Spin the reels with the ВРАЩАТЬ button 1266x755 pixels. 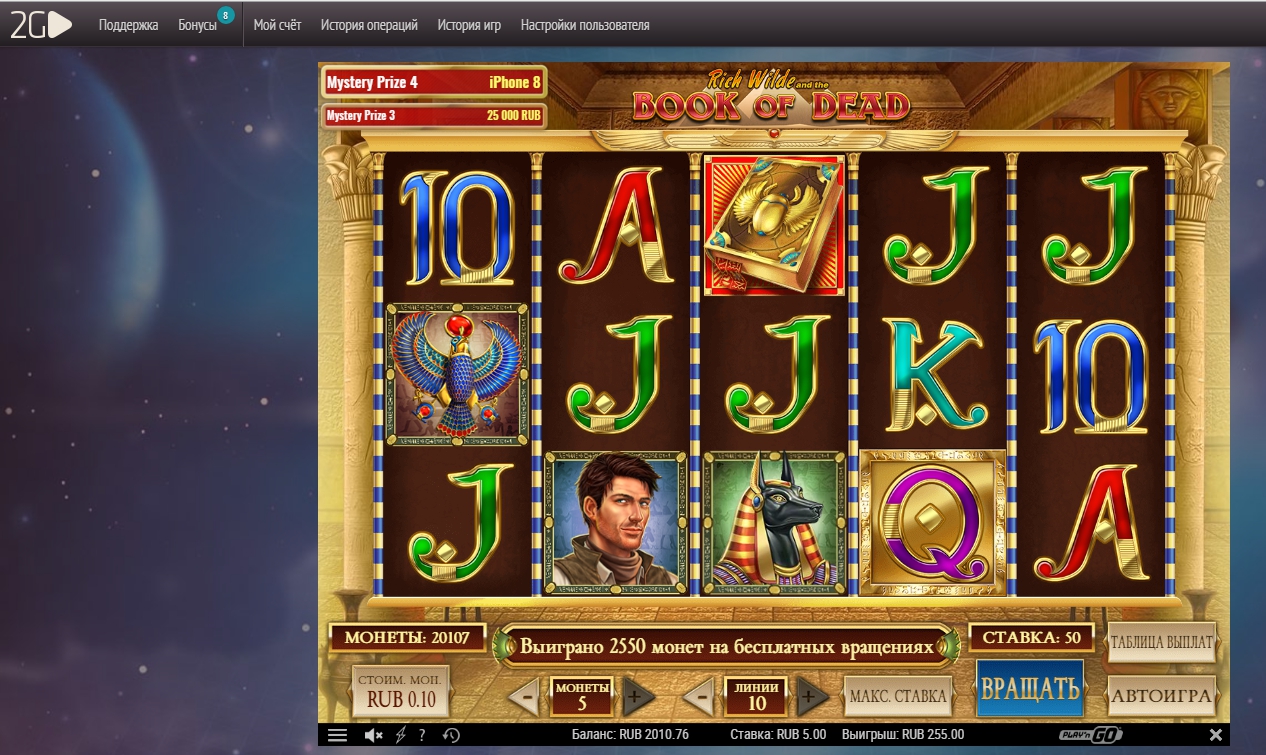[1030, 688]
